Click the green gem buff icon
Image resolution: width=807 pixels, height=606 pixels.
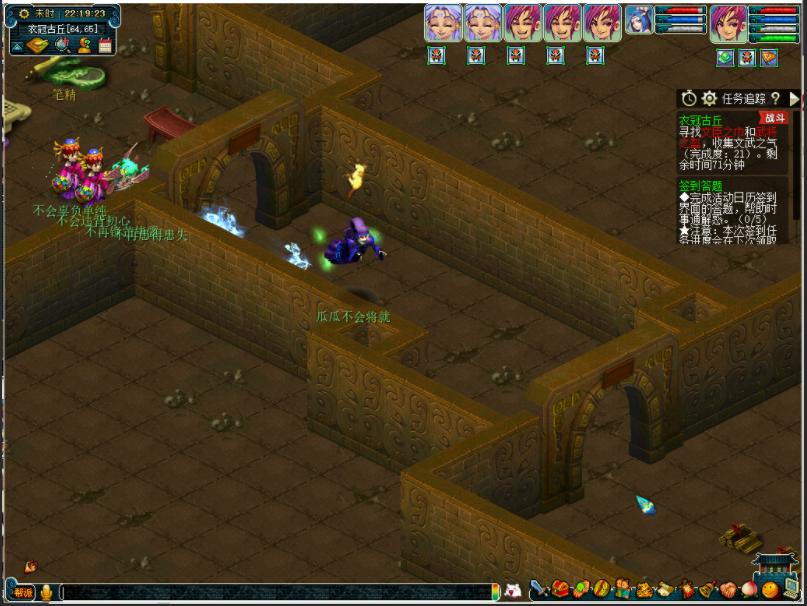point(725,58)
